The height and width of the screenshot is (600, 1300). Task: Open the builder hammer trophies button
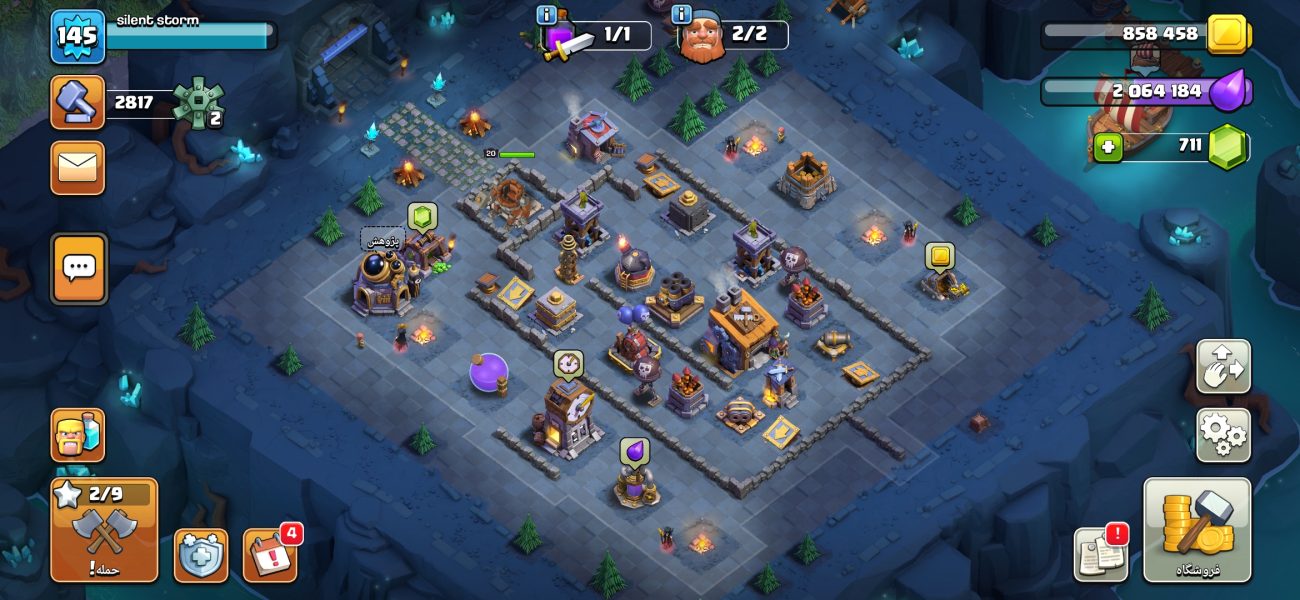click(x=77, y=102)
